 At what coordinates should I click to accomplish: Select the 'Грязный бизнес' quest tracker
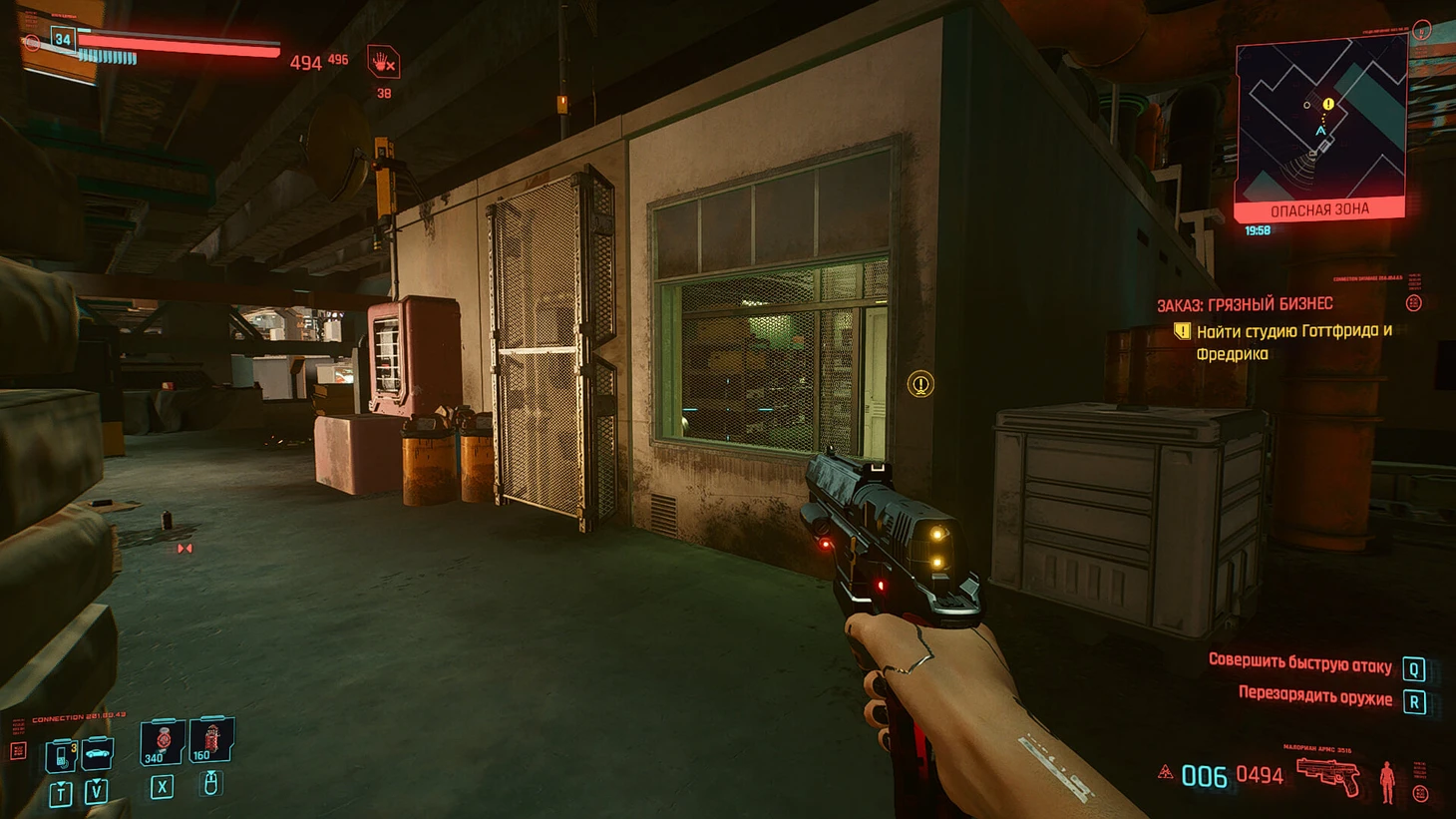pyautogui.click(x=1245, y=304)
